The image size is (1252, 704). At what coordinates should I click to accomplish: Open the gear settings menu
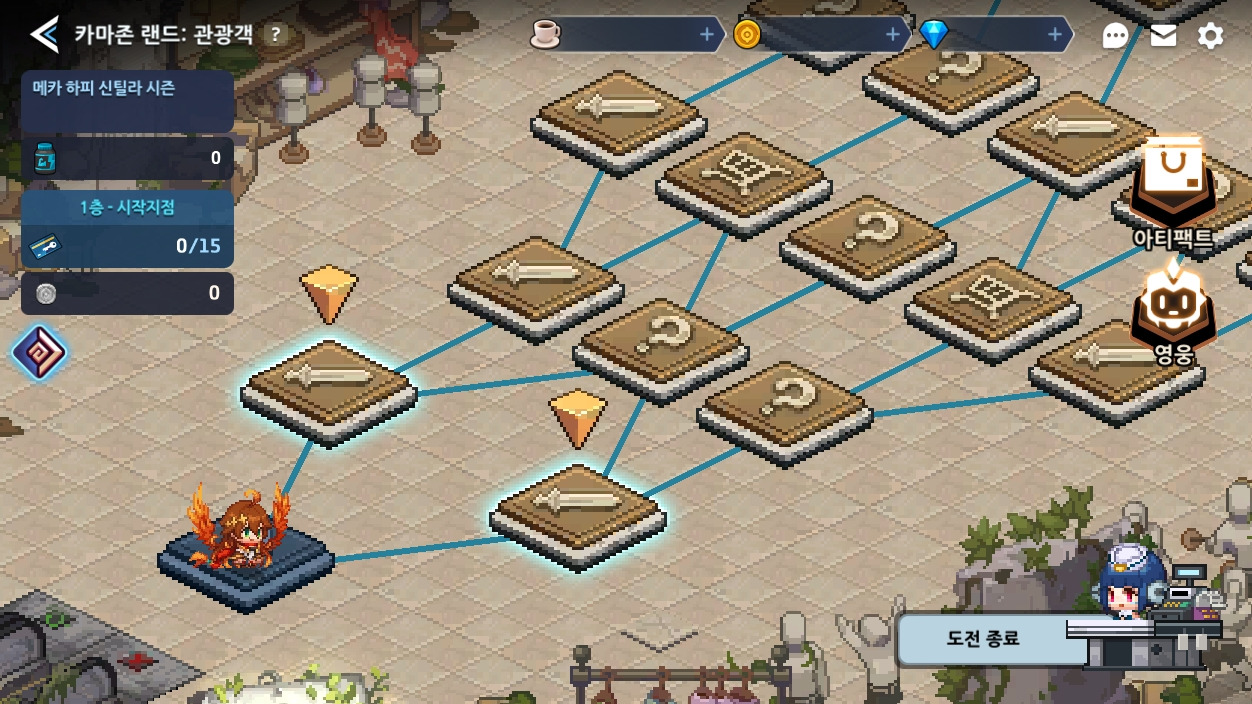coord(1210,36)
